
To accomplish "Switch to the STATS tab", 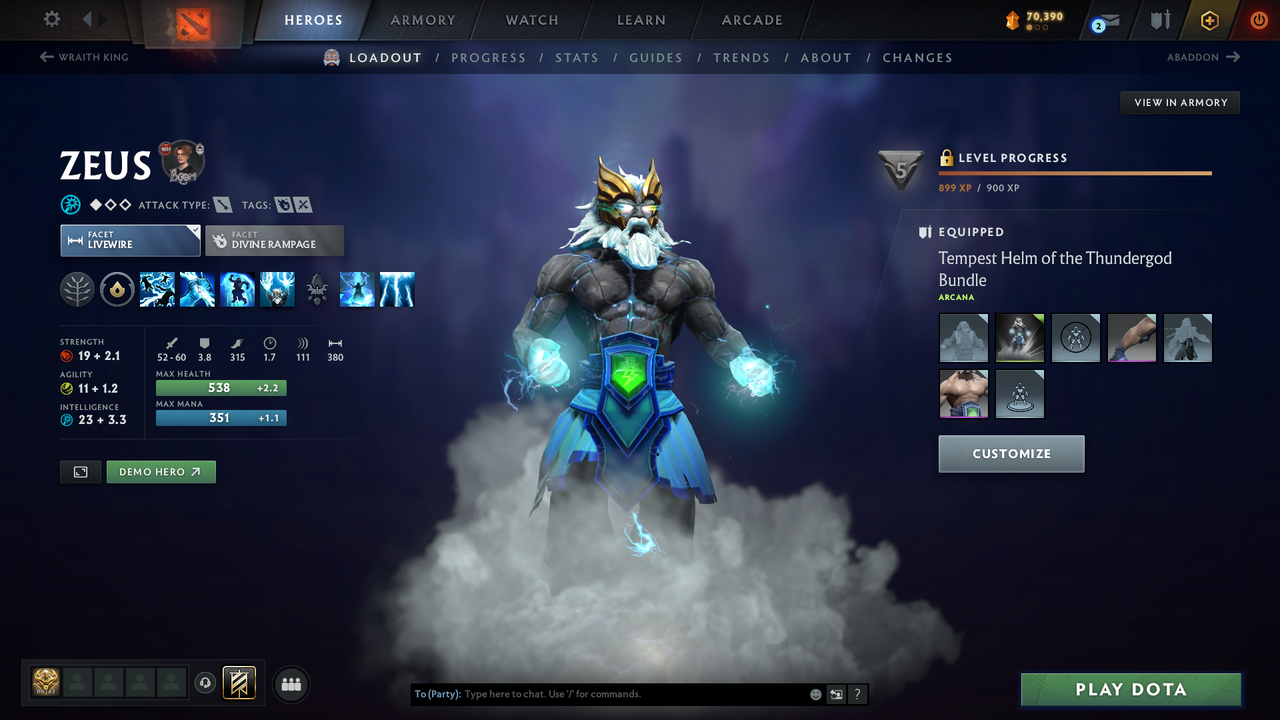I will (x=577, y=57).
